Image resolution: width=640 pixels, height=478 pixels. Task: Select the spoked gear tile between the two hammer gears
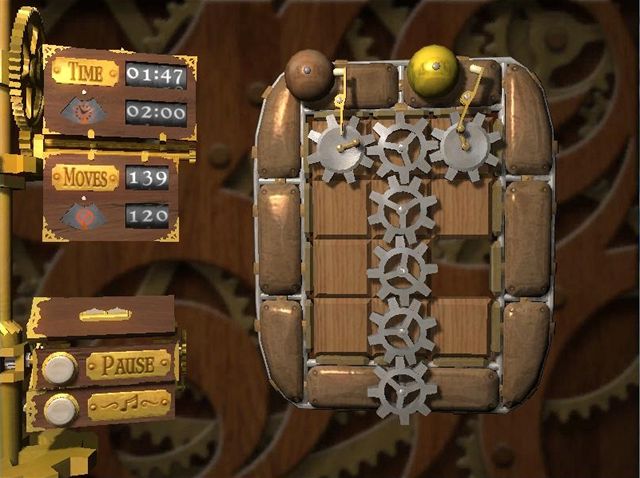coord(402,146)
